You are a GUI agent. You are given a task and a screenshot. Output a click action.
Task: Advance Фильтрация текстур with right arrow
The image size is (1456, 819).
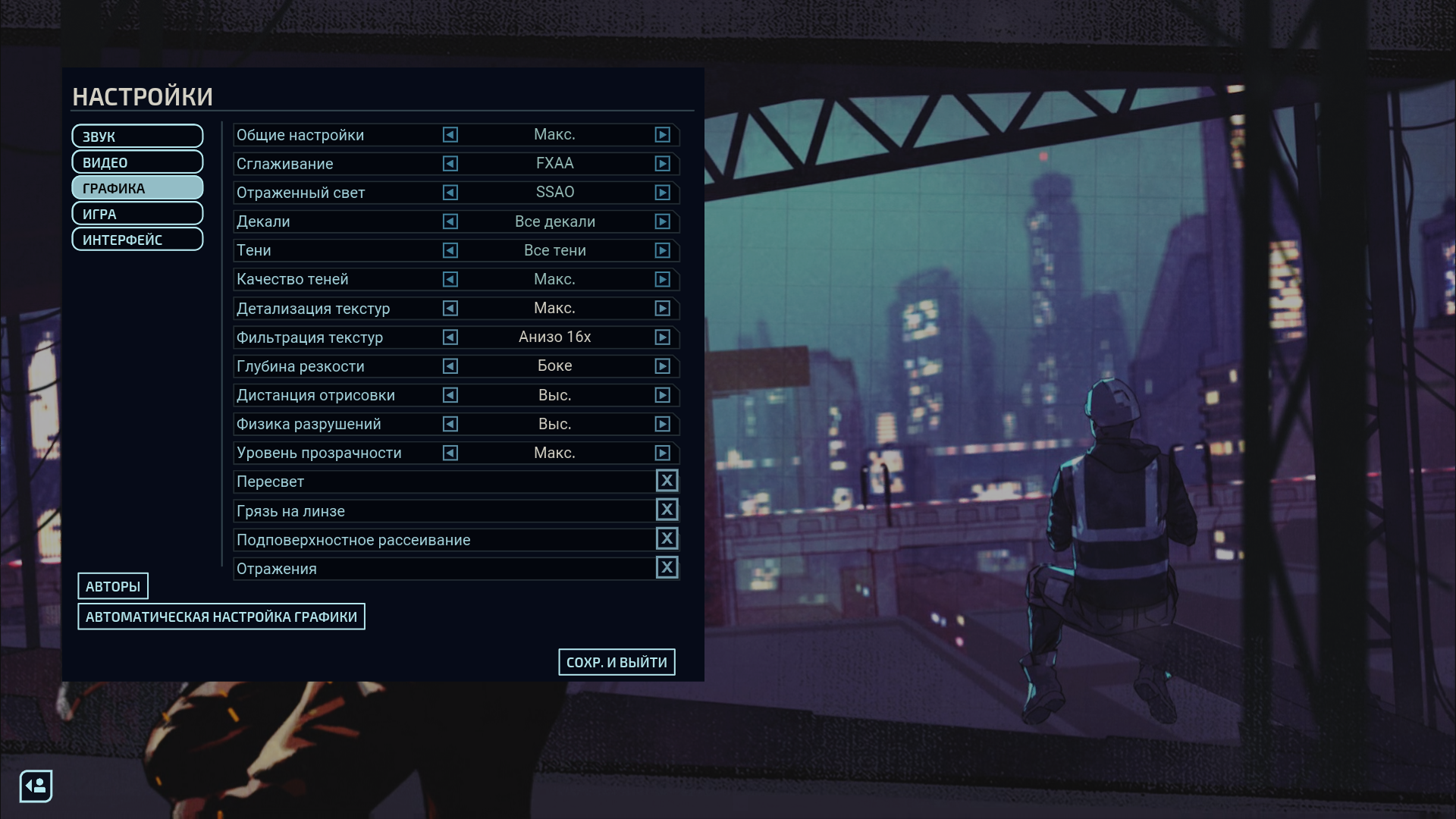(663, 337)
